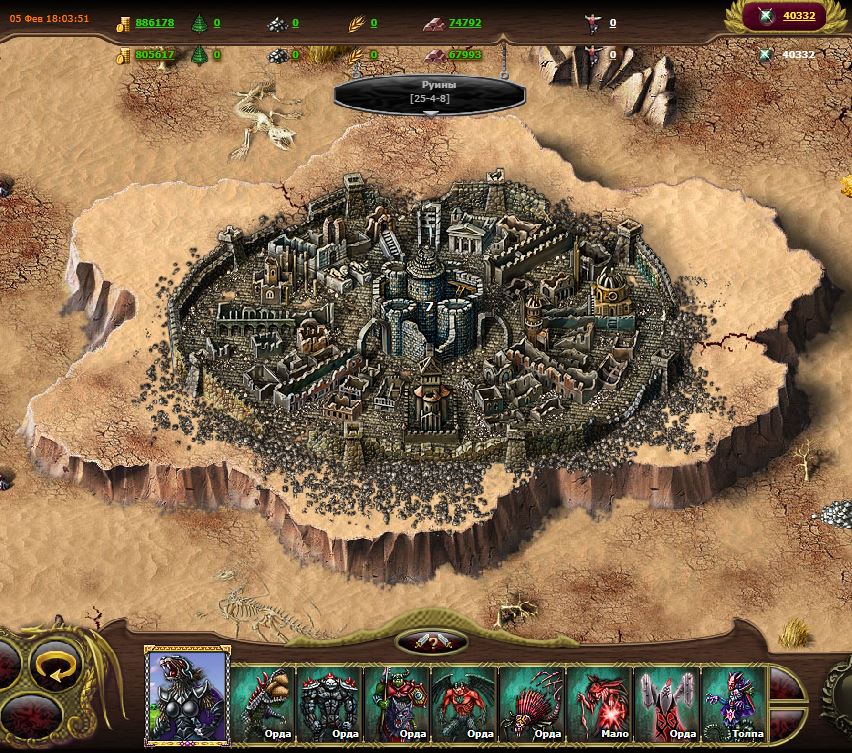852x753 pixels.
Task: Open the crossed swords question-mark button
Action: tap(431, 643)
